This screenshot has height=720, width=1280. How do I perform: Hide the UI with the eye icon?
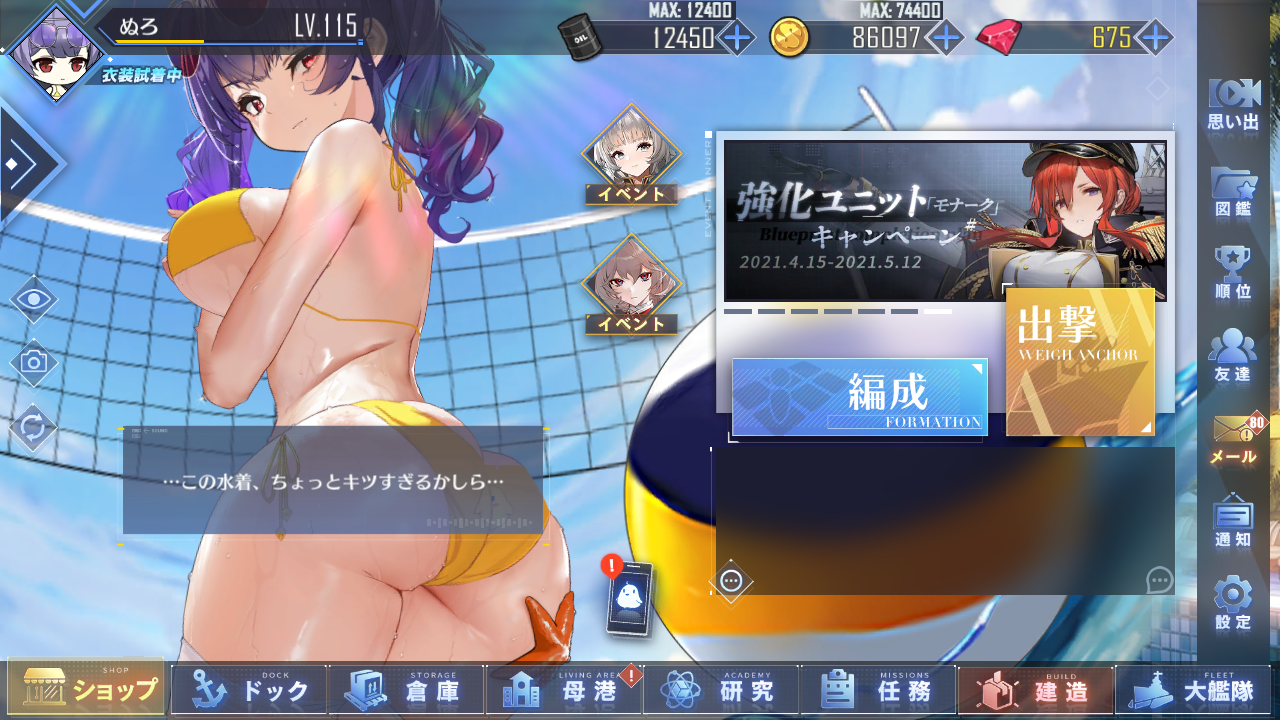point(33,298)
